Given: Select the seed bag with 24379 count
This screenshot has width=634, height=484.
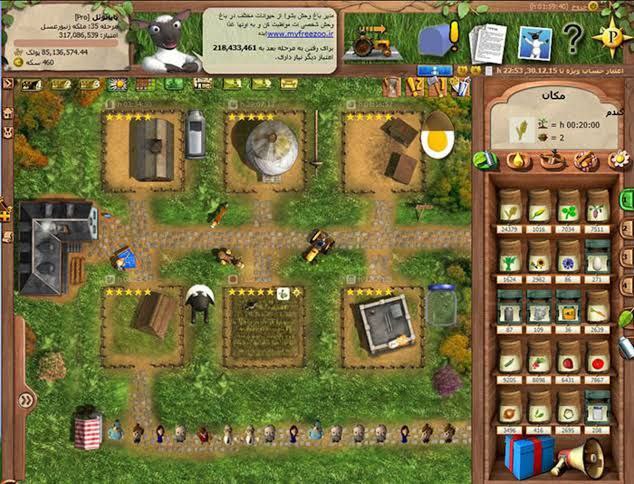Looking at the screenshot, I should coord(511,206).
